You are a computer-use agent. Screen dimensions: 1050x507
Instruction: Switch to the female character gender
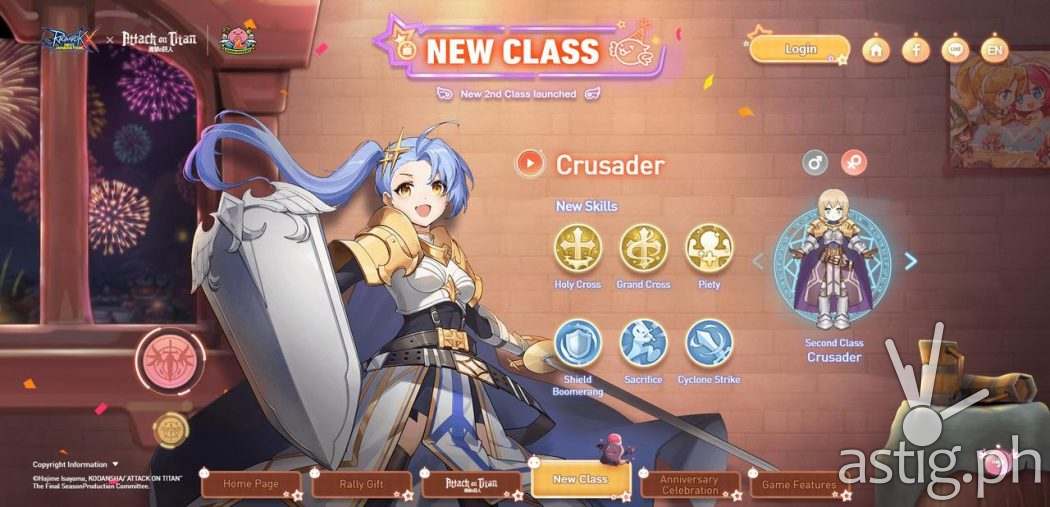tap(853, 162)
